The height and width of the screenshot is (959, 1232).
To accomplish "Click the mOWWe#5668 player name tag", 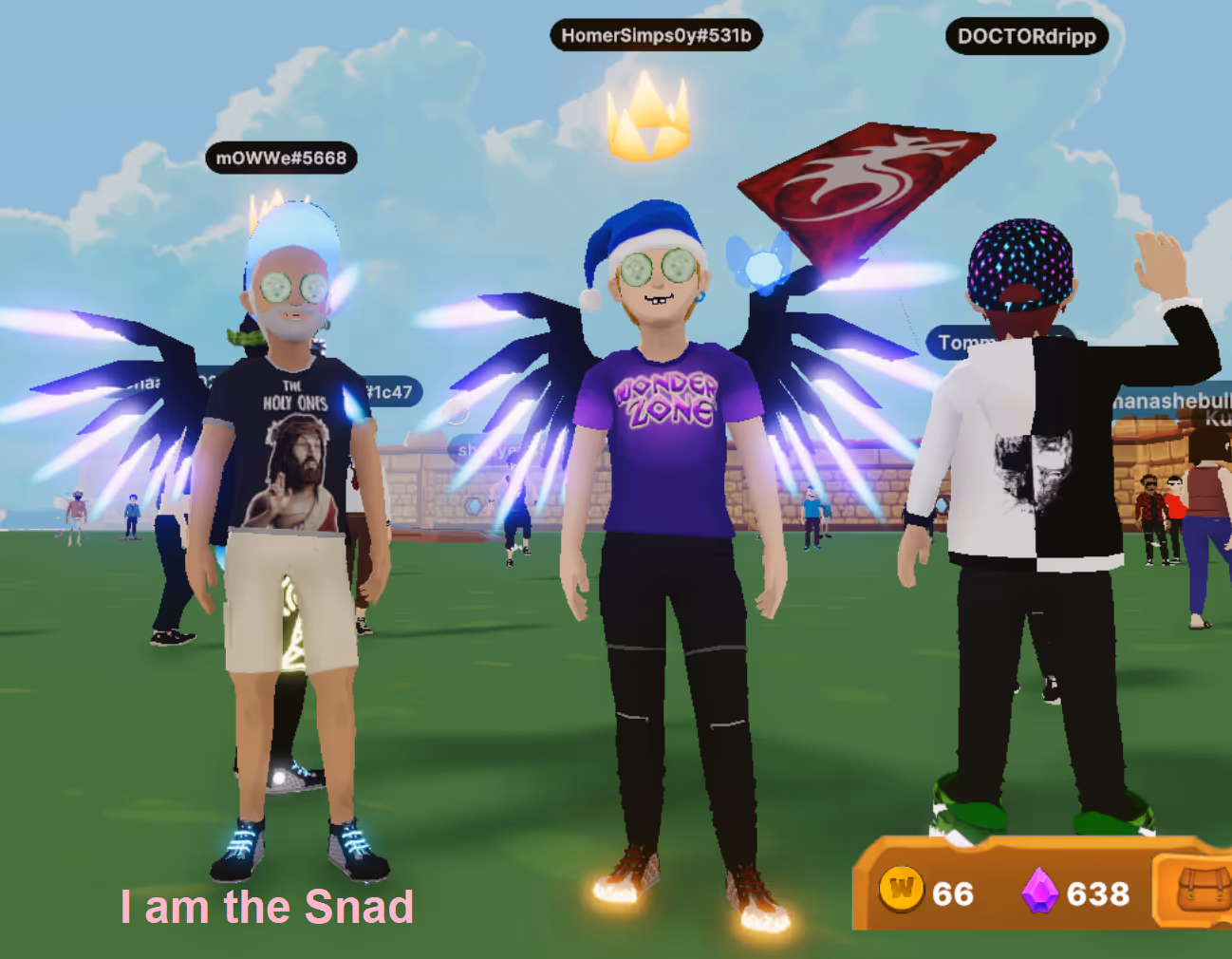I will pos(281,158).
